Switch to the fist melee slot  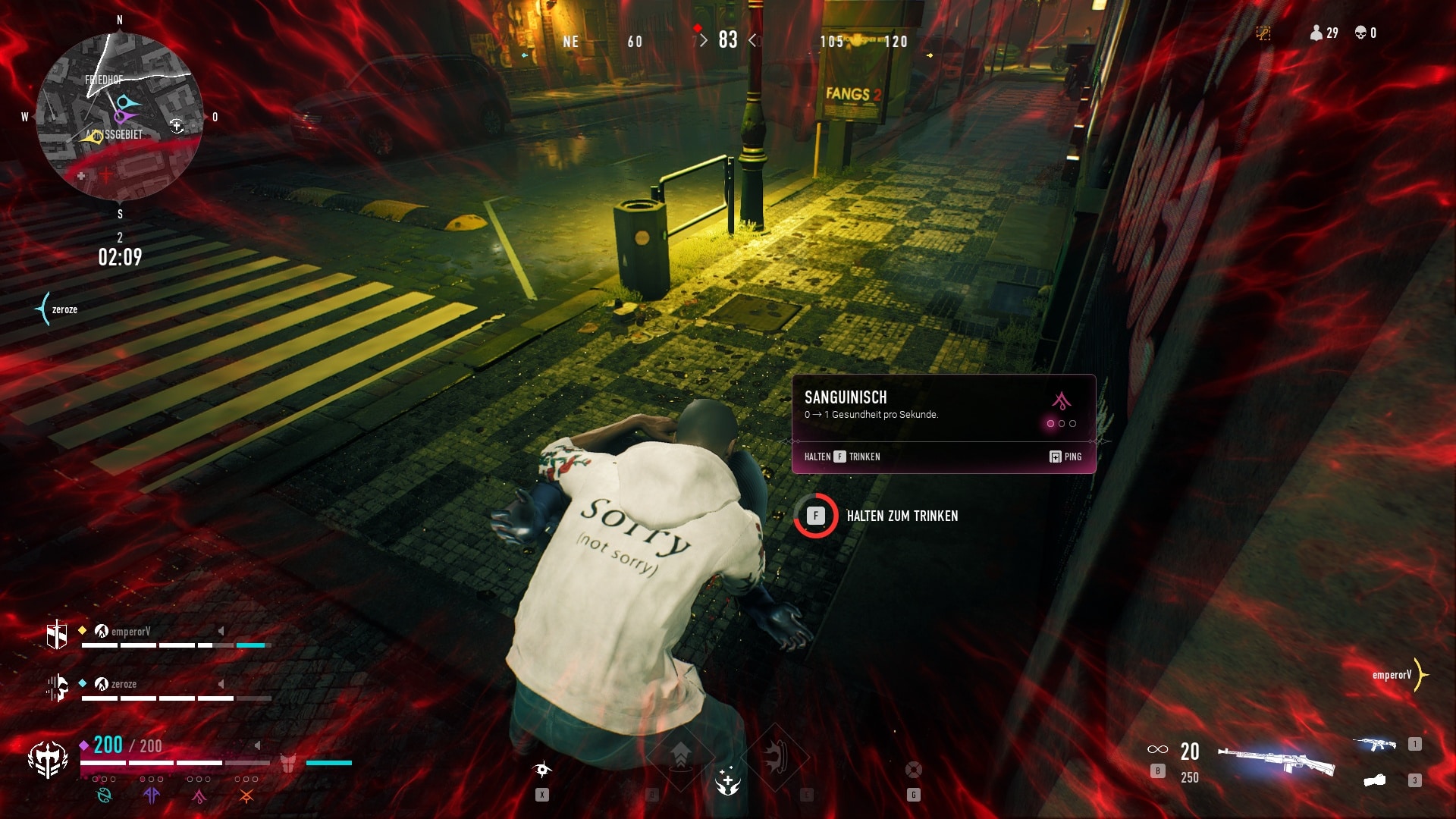coord(1375,780)
